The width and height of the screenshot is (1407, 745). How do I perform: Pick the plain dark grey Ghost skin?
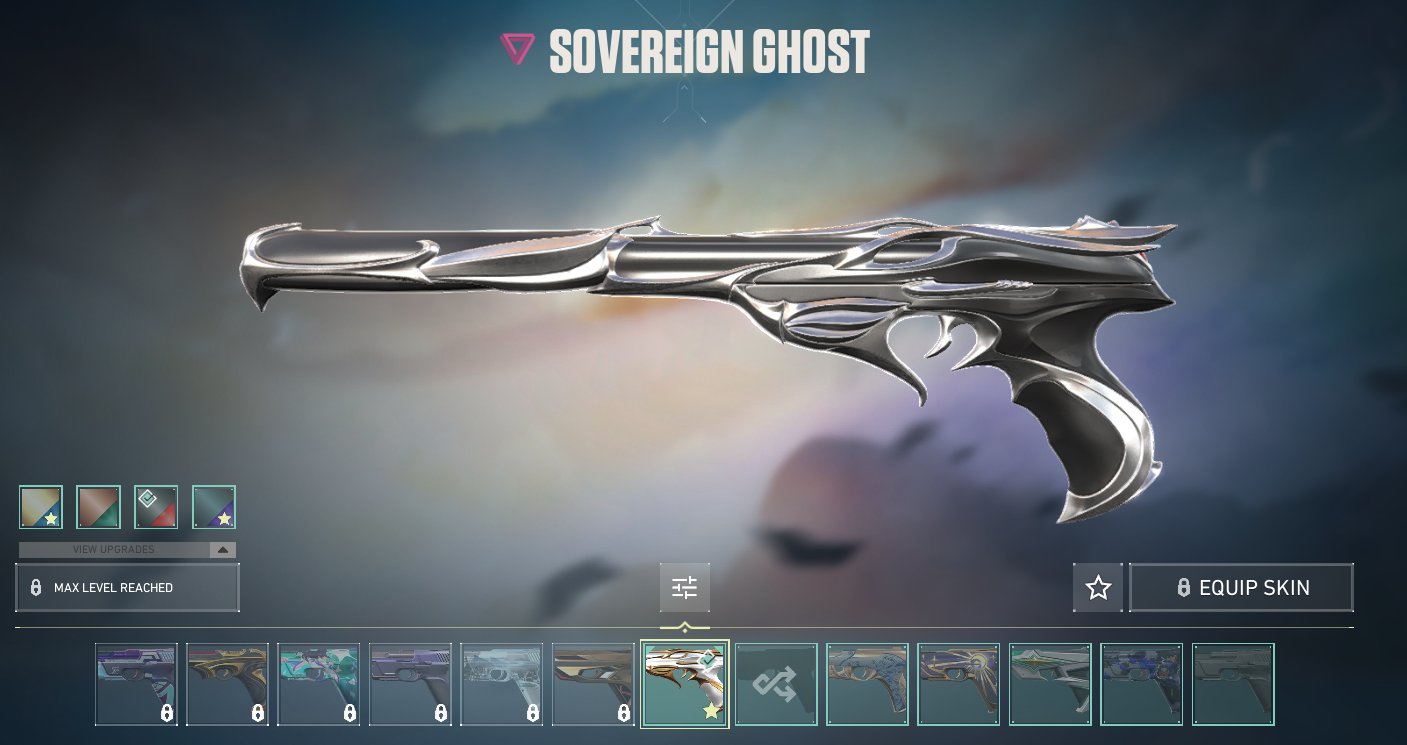(x=1233, y=684)
